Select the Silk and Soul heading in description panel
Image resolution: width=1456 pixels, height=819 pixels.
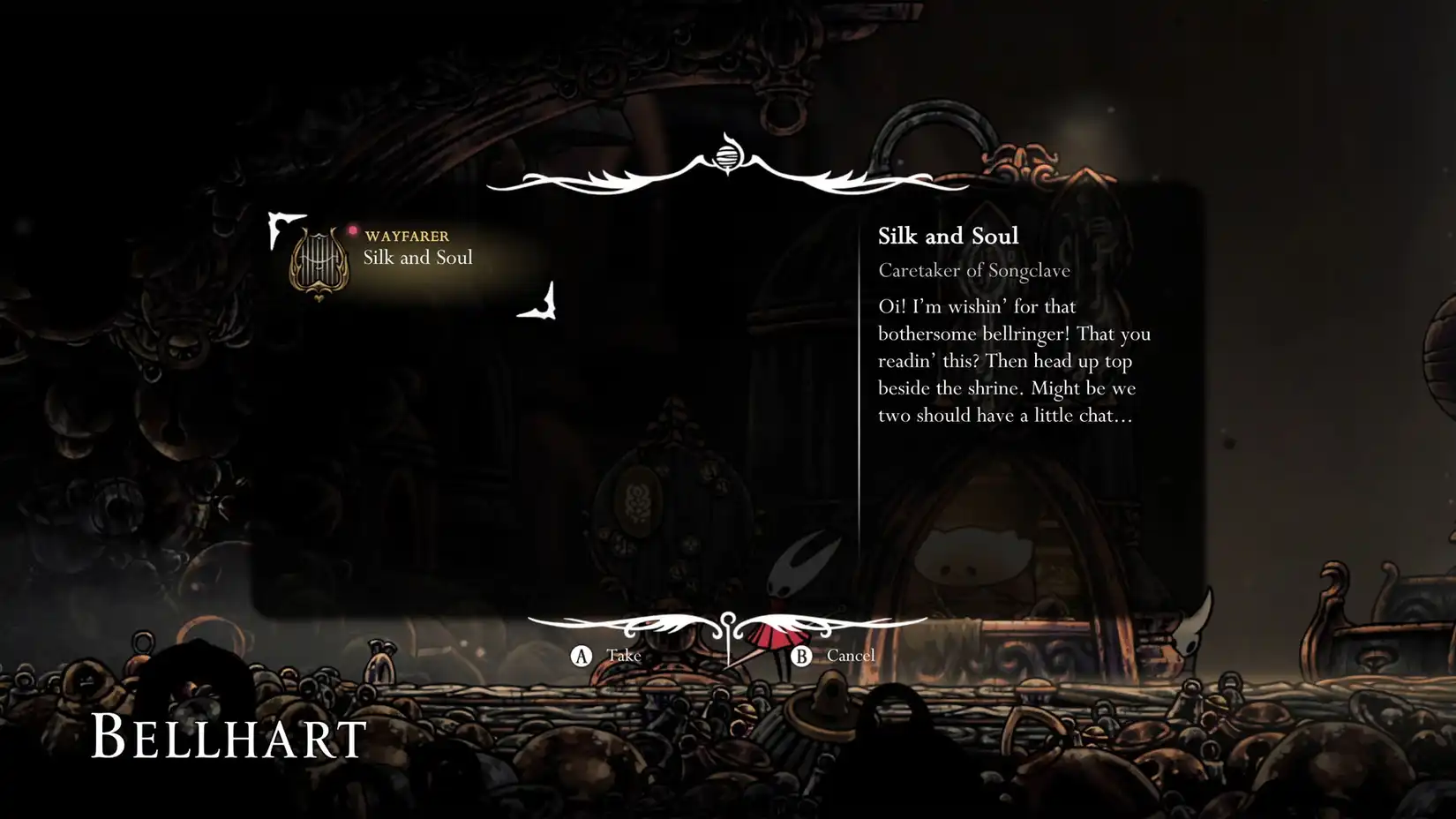(948, 236)
